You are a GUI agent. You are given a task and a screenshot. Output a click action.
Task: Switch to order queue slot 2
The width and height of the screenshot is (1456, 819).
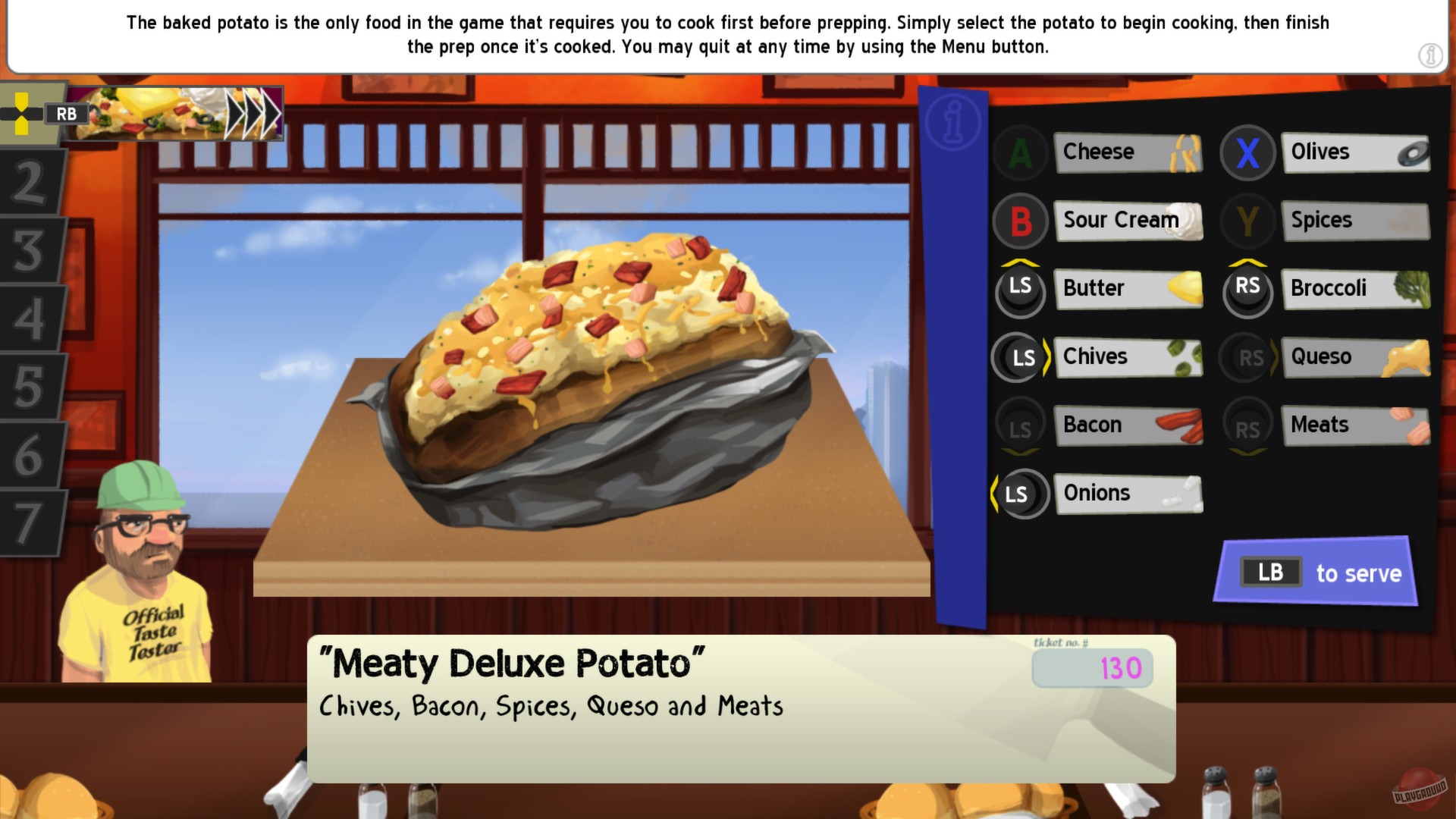coord(30,182)
